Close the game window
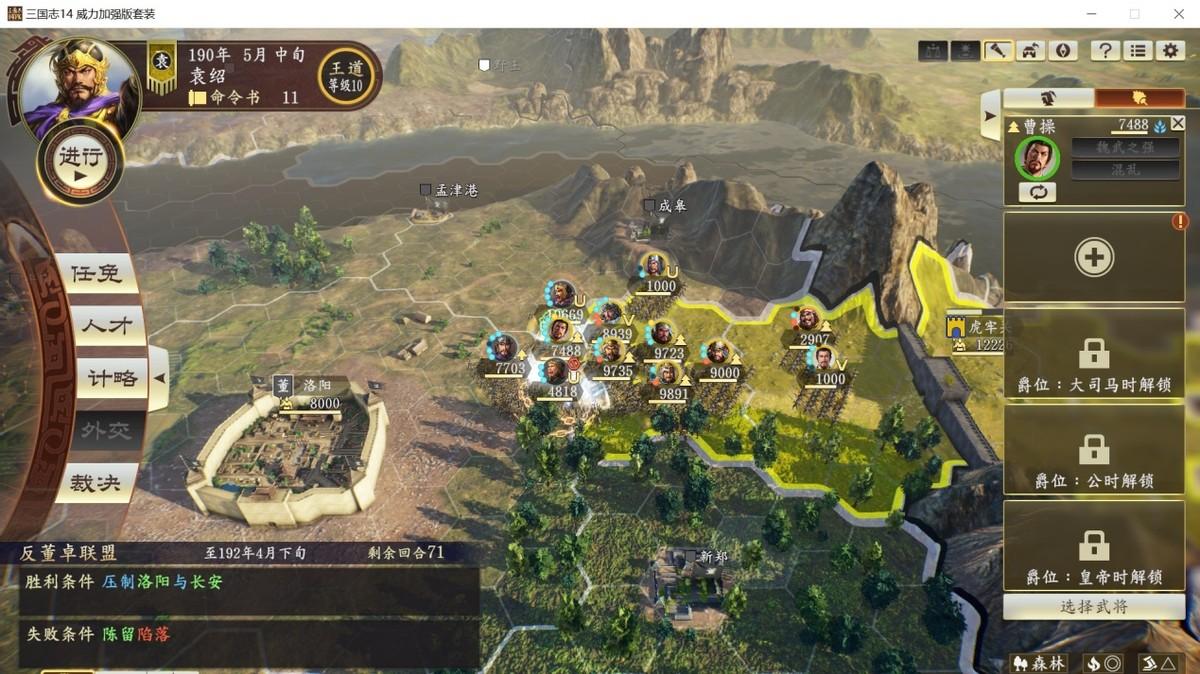The image size is (1200, 674). [1176, 14]
